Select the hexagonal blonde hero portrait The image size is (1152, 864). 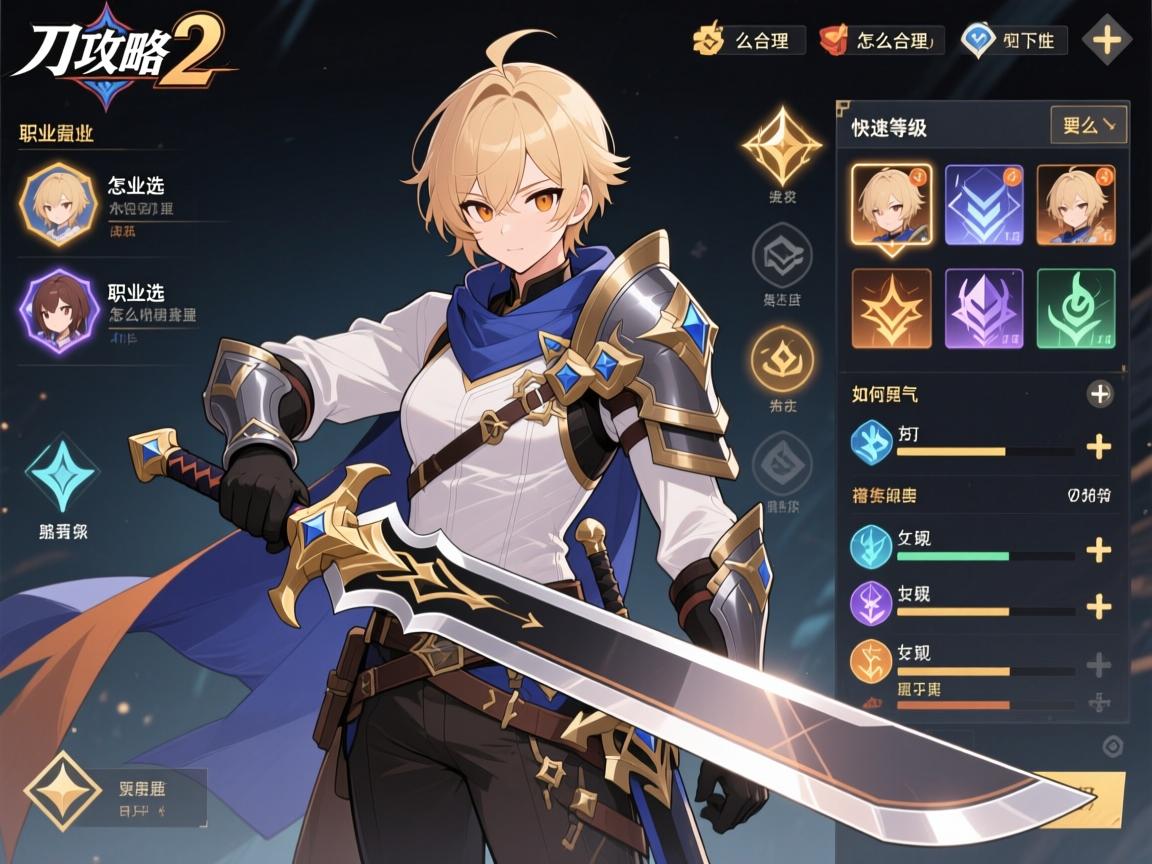[x=57, y=205]
